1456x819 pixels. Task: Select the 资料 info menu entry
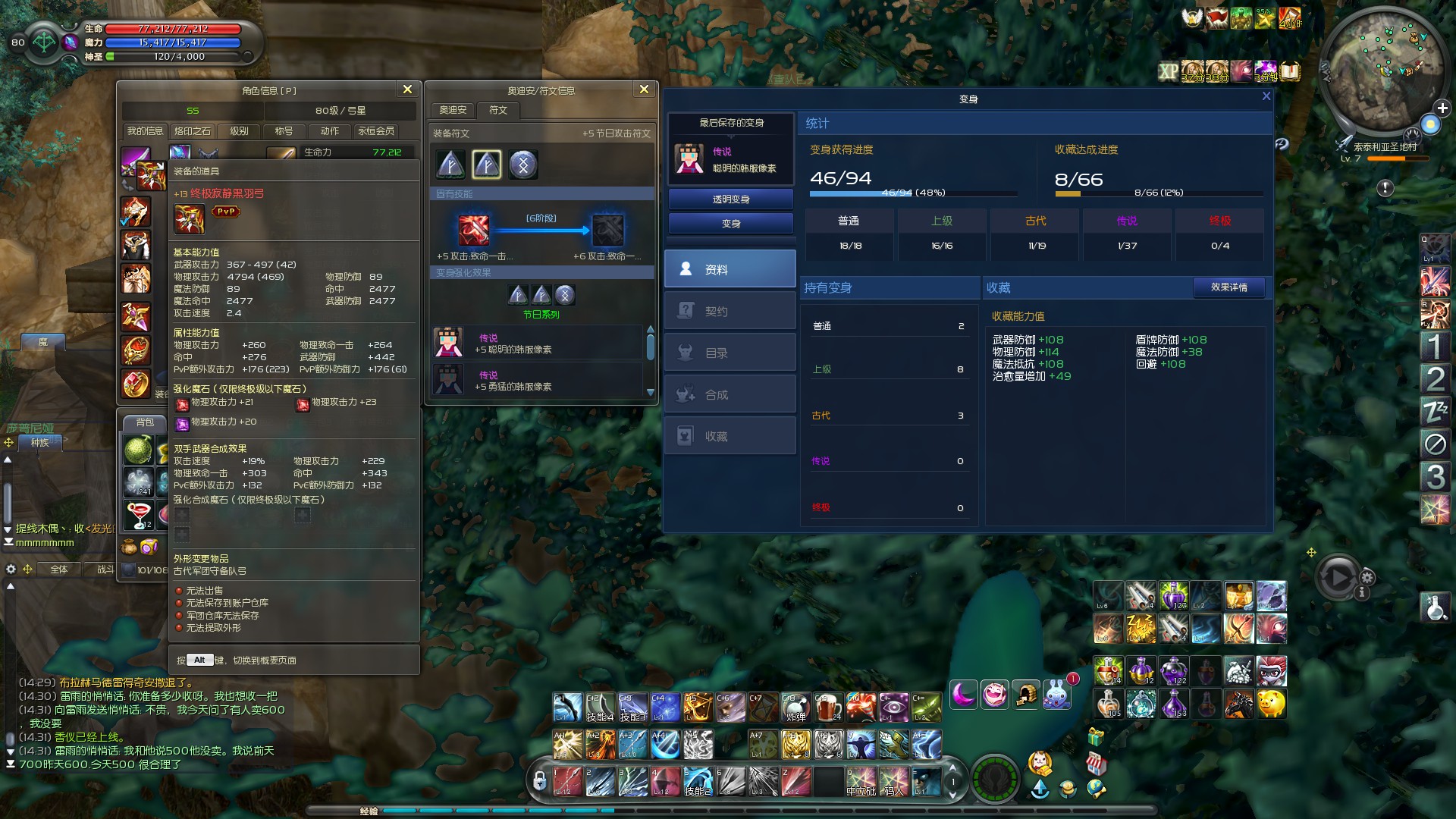tap(730, 269)
